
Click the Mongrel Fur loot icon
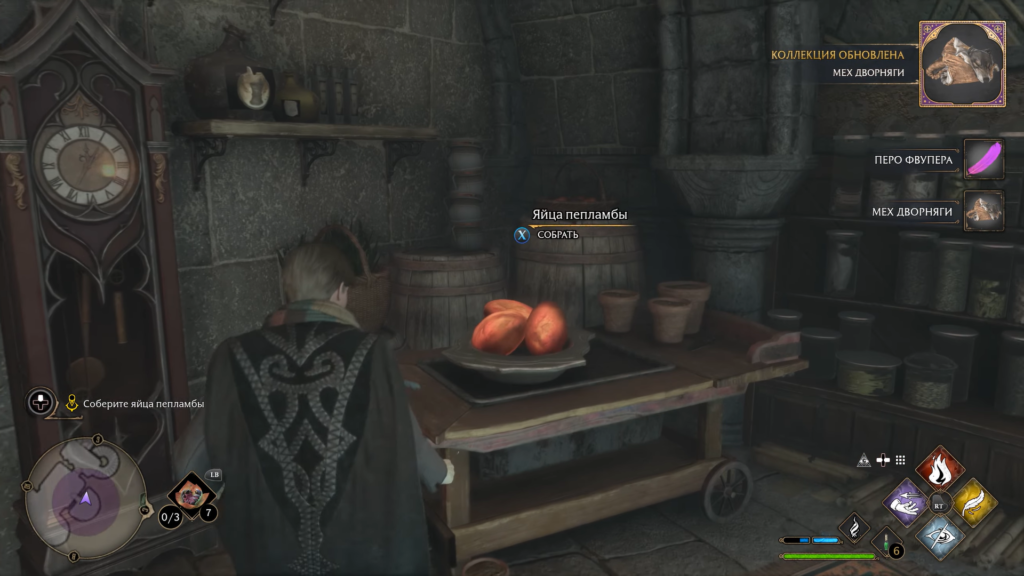pos(984,210)
